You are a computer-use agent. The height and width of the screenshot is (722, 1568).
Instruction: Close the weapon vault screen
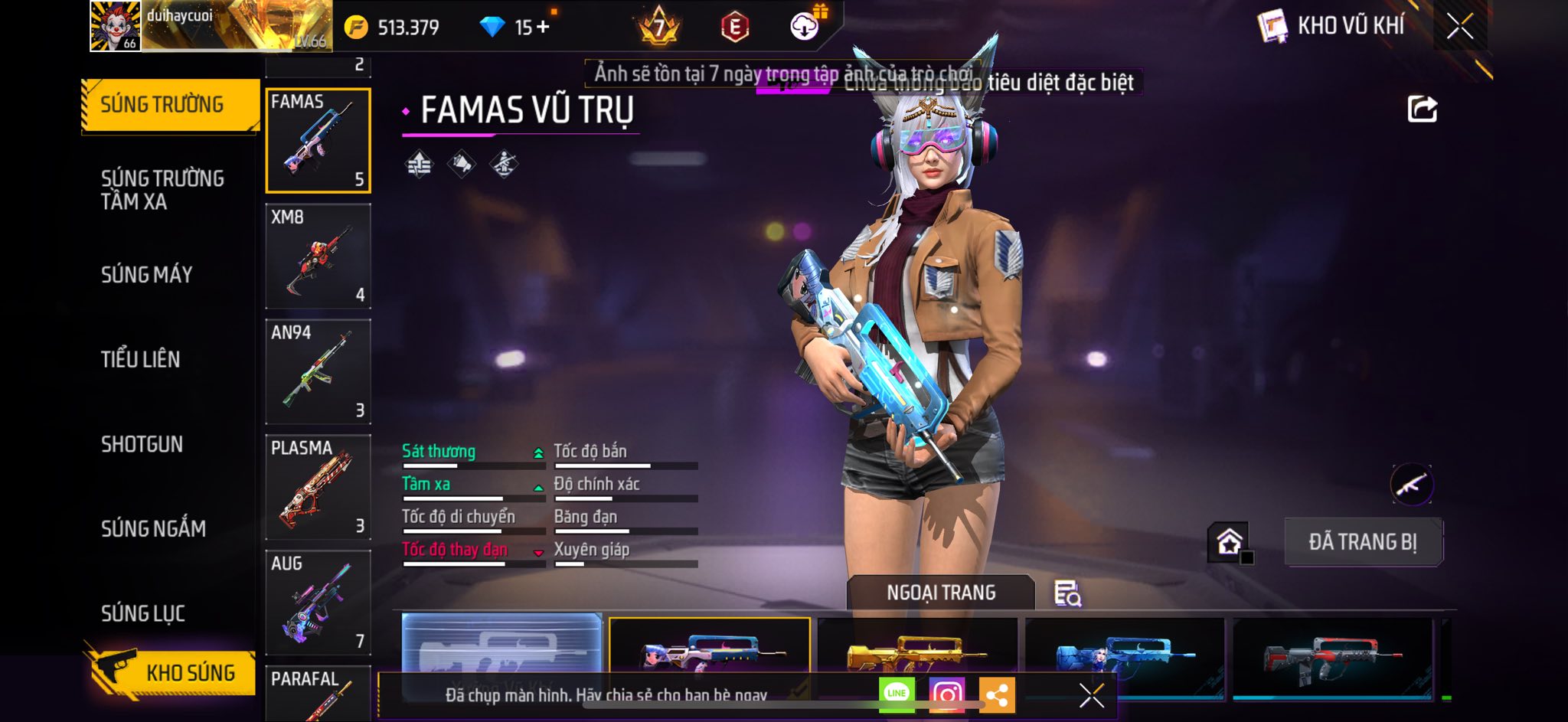tap(1459, 26)
